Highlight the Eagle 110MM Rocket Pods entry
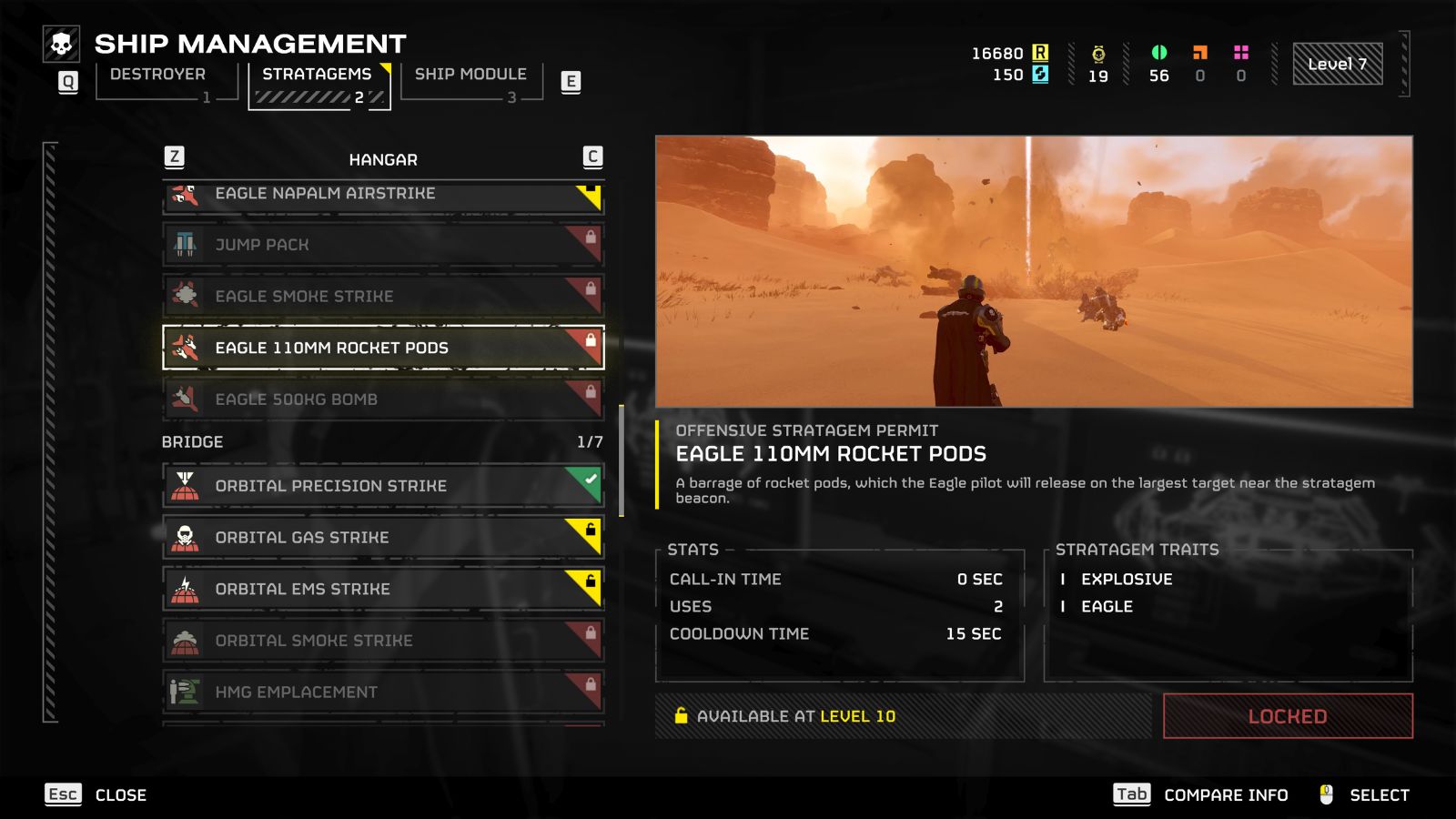Image resolution: width=1456 pixels, height=819 pixels. pyautogui.click(x=382, y=348)
